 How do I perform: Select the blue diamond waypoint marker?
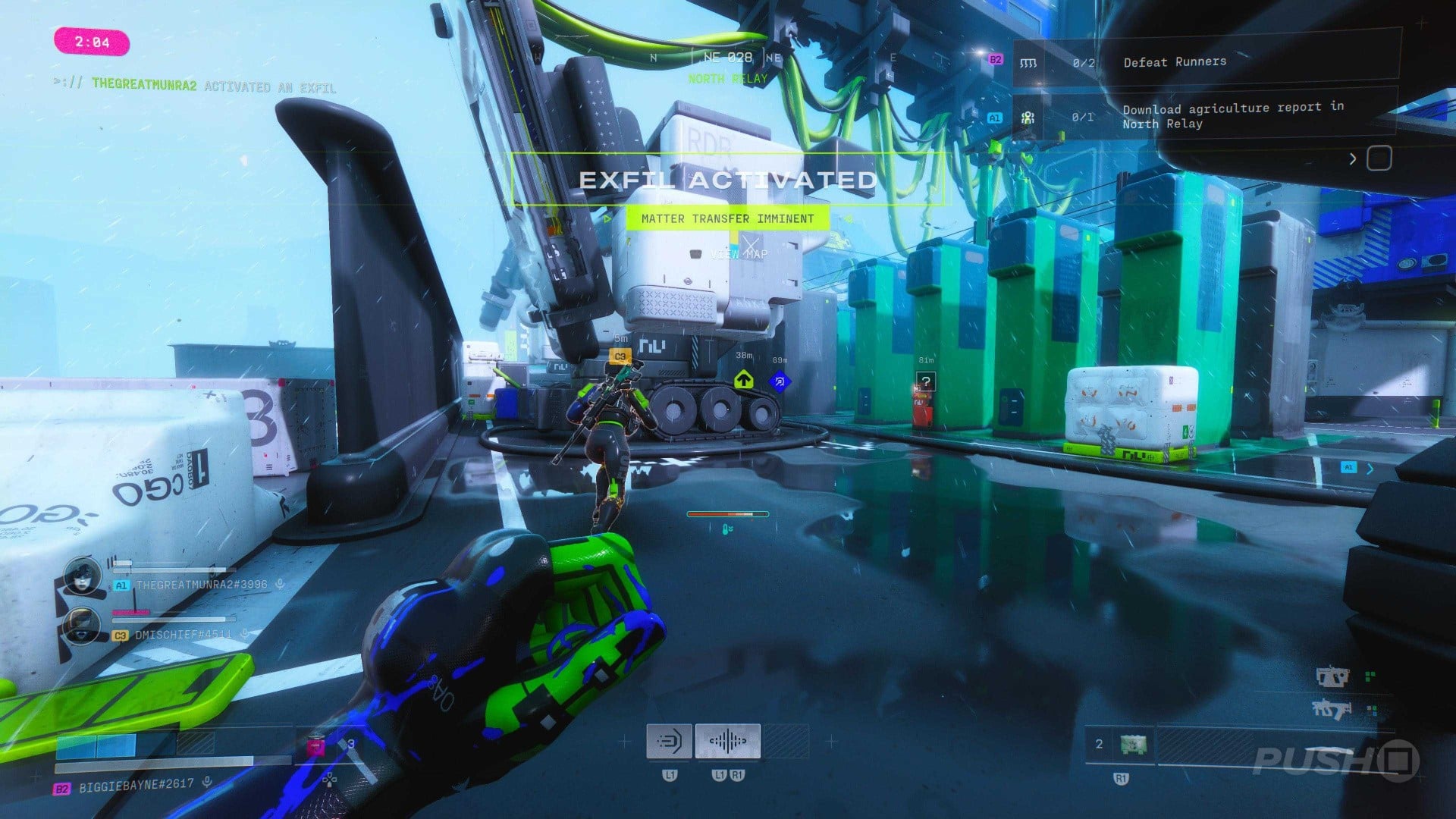click(779, 381)
